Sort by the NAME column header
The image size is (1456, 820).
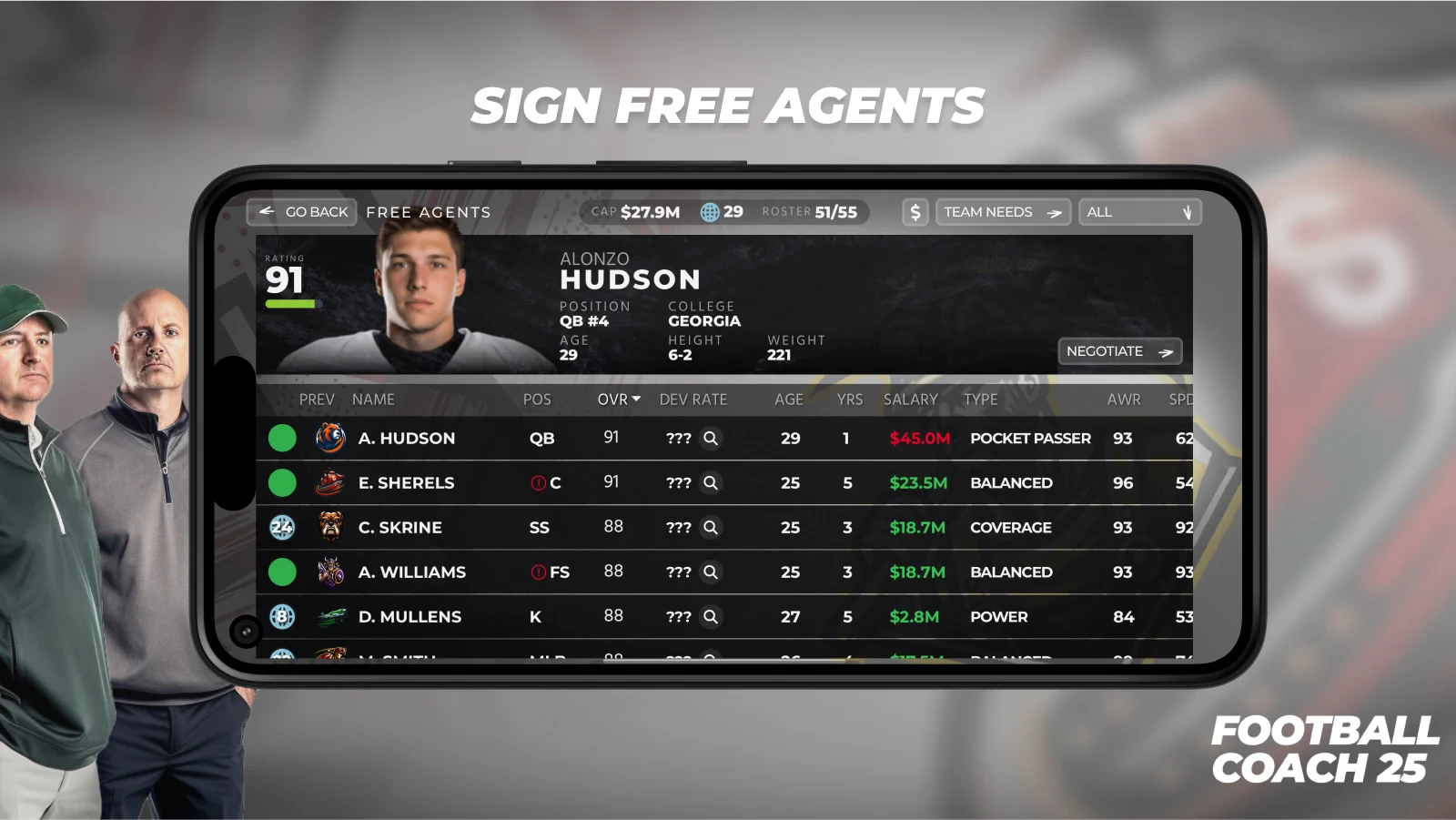click(x=373, y=400)
